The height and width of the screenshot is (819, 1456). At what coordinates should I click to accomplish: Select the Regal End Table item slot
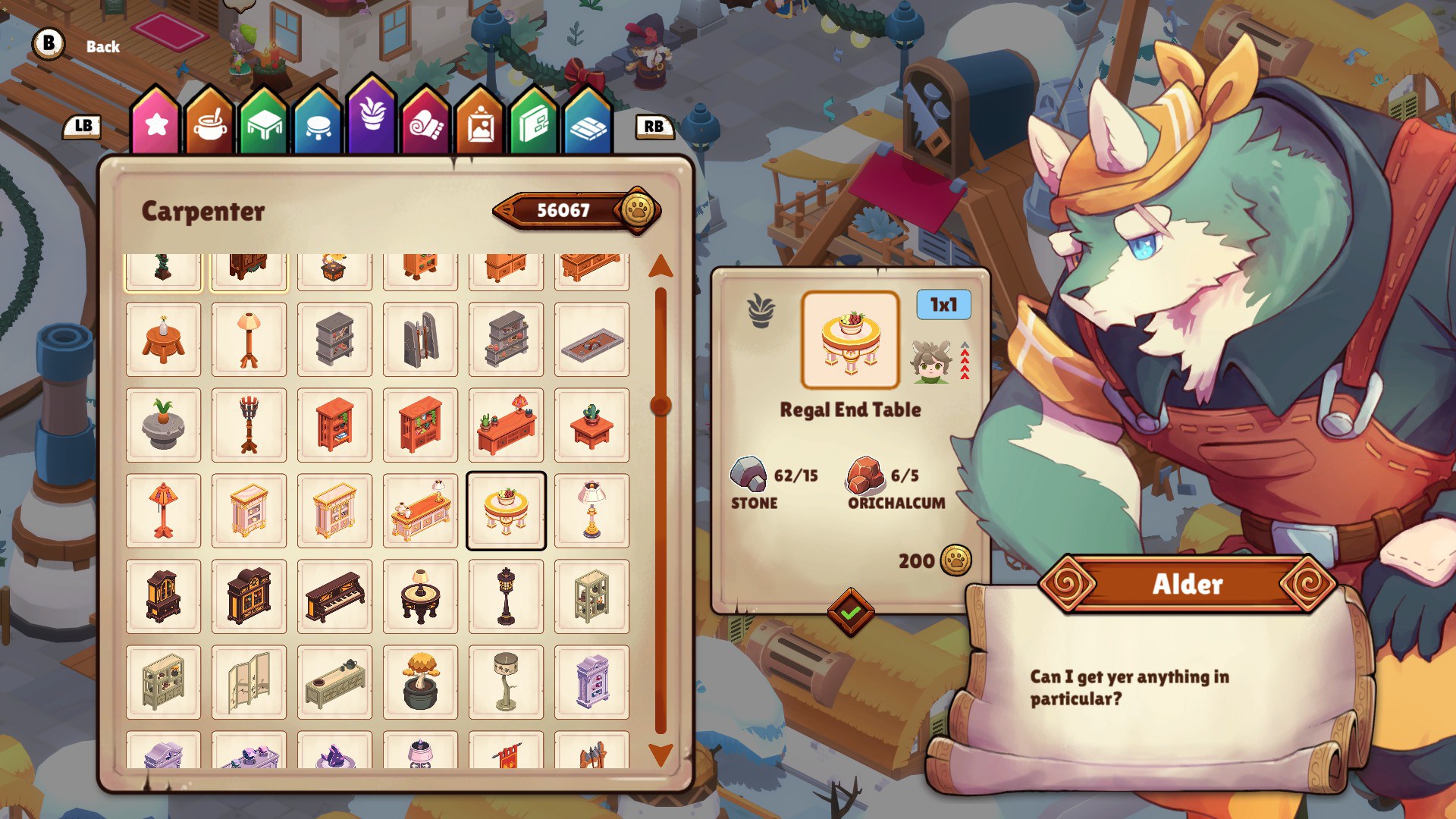pyautogui.click(x=506, y=510)
